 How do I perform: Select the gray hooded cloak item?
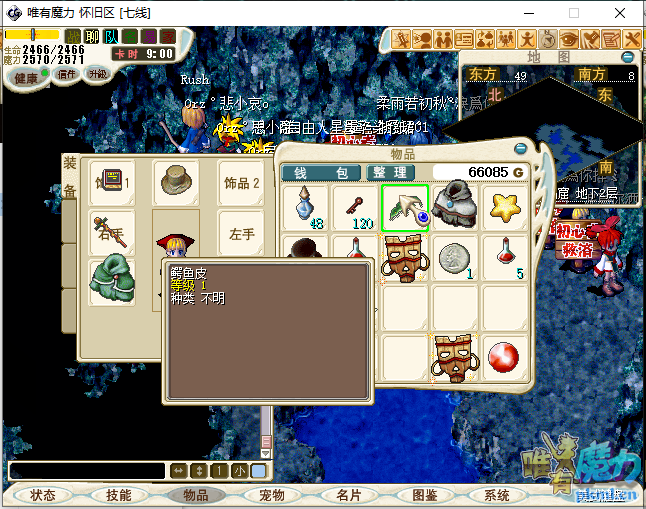tap(458, 207)
